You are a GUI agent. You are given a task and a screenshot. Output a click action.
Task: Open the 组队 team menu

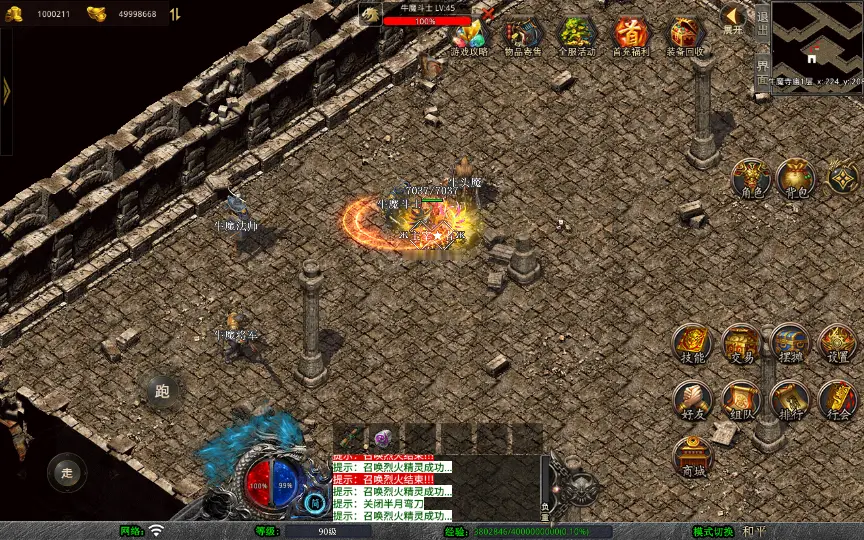(x=741, y=400)
